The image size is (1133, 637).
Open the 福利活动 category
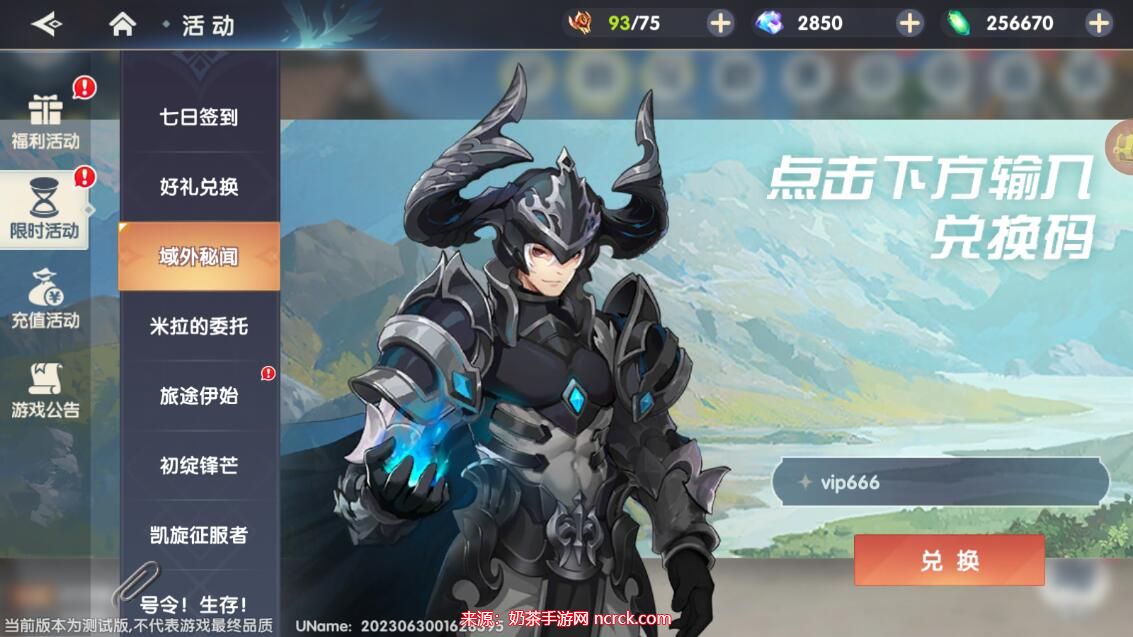[46, 122]
